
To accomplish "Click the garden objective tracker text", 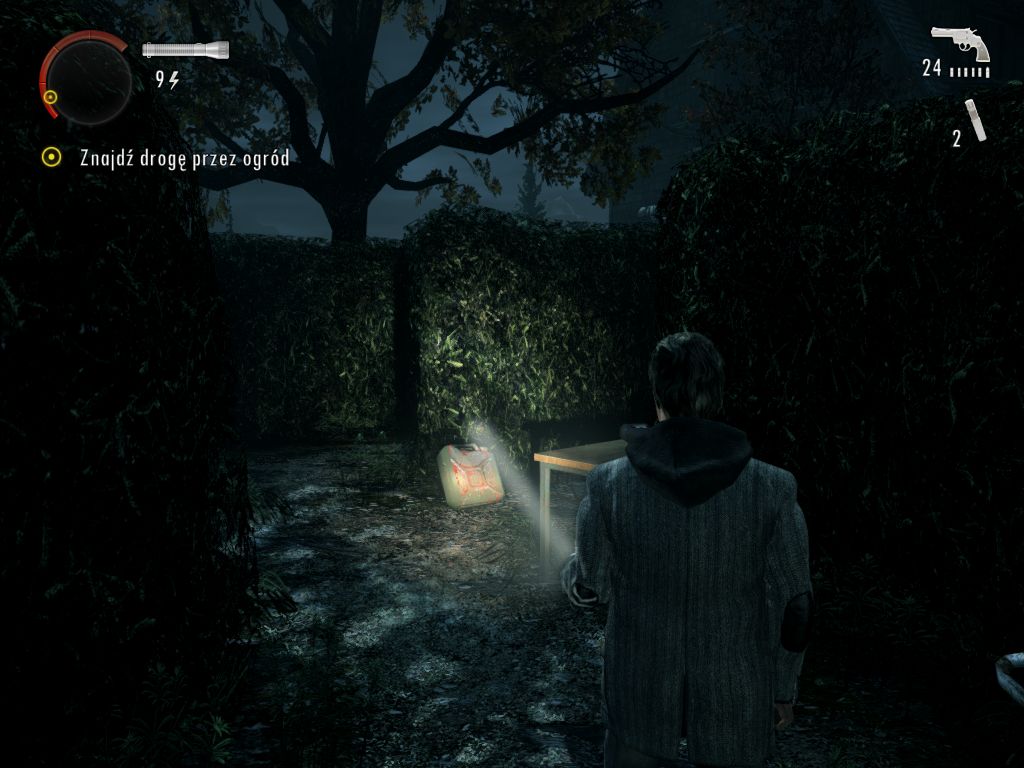I will (x=184, y=158).
